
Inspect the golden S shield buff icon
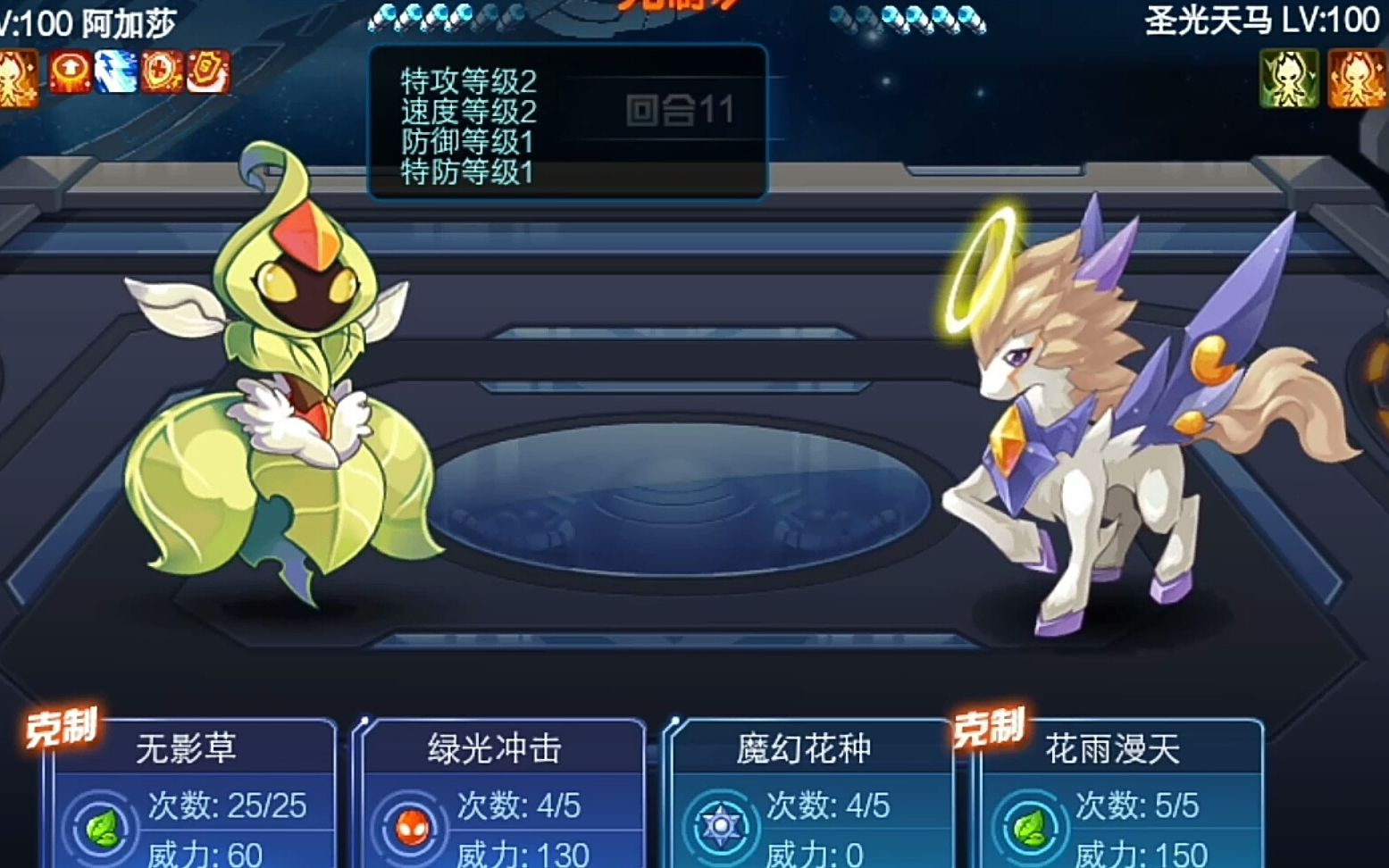click(x=208, y=72)
